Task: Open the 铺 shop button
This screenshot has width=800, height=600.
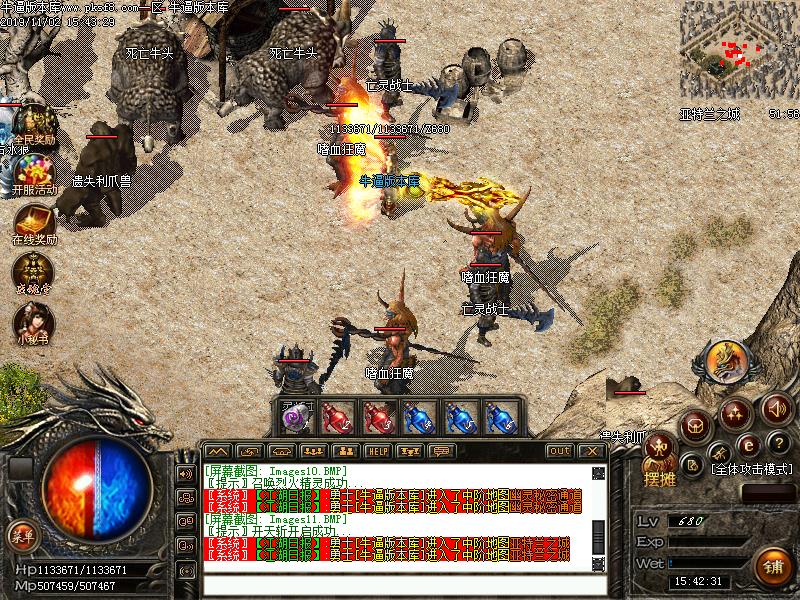Action: coord(771,564)
